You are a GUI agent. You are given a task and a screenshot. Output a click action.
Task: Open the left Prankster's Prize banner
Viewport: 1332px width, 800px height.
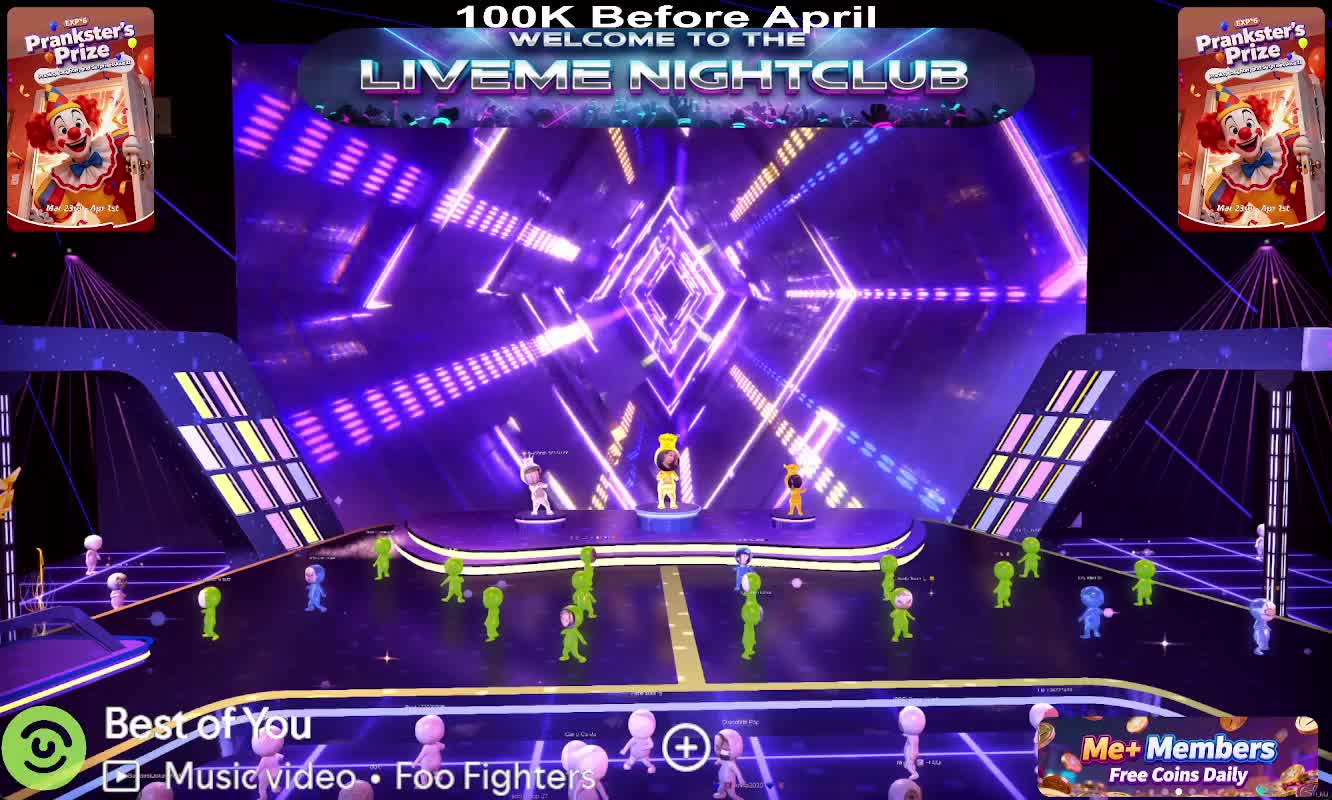click(x=81, y=120)
